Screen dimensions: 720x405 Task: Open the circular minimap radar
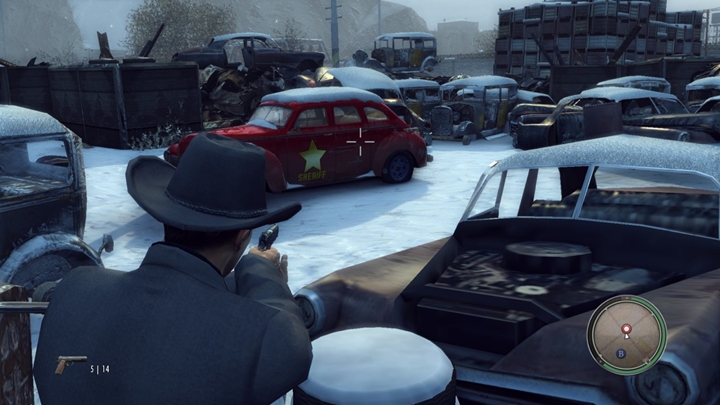click(626, 335)
